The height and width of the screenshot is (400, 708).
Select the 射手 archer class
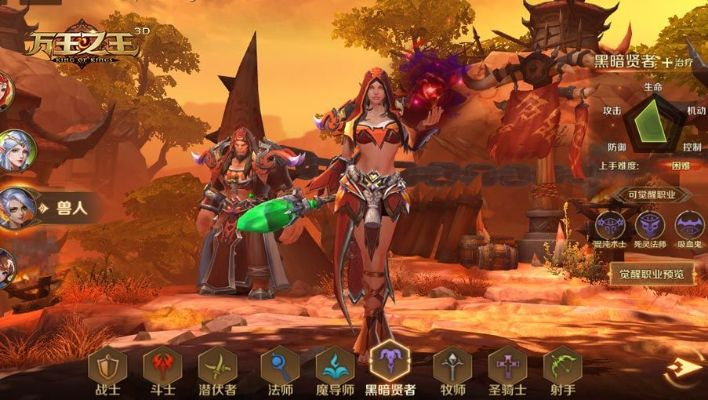click(562, 368)
